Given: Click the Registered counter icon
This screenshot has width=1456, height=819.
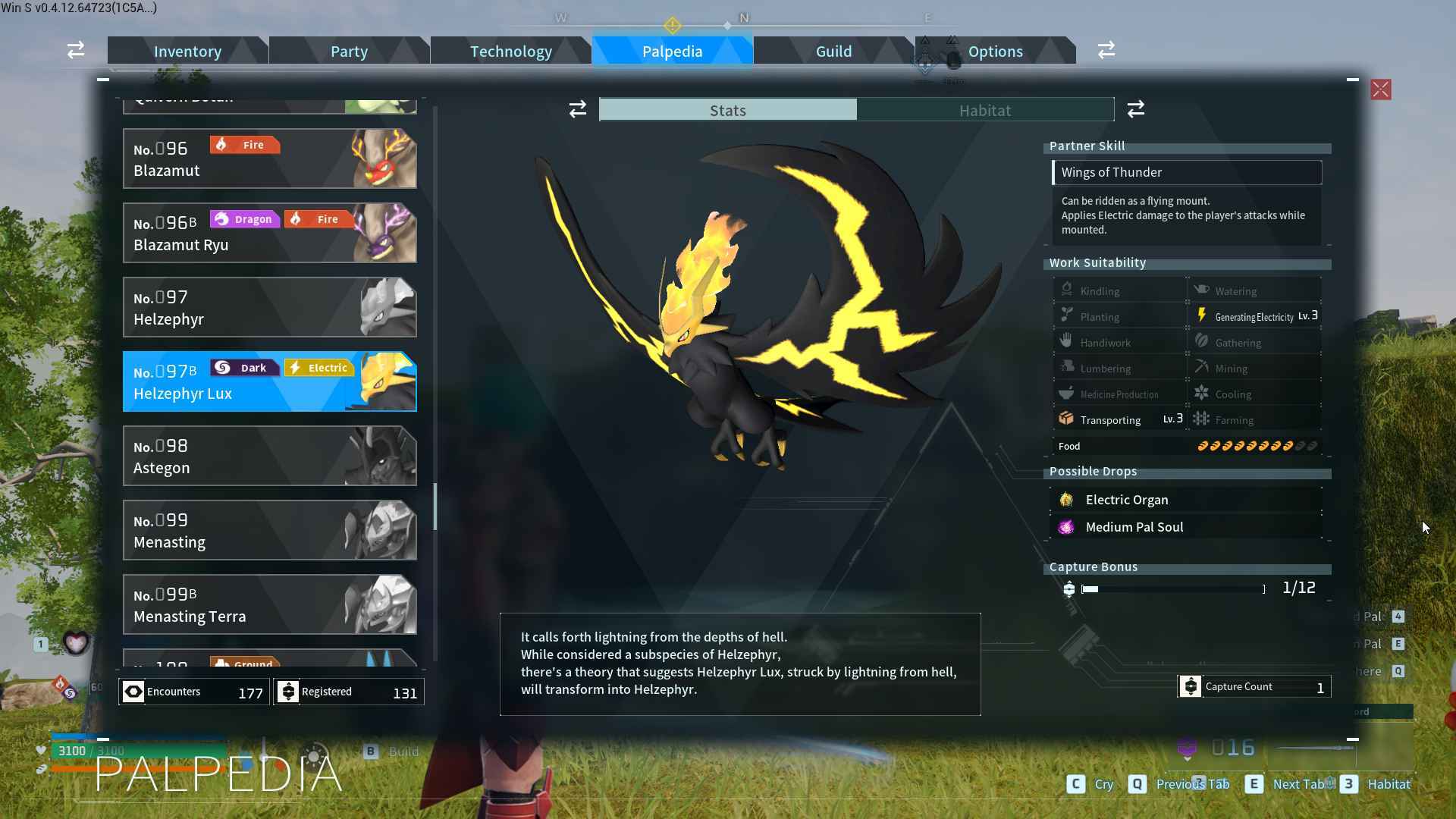Looking at the screenshot, I should pos(289,691).
